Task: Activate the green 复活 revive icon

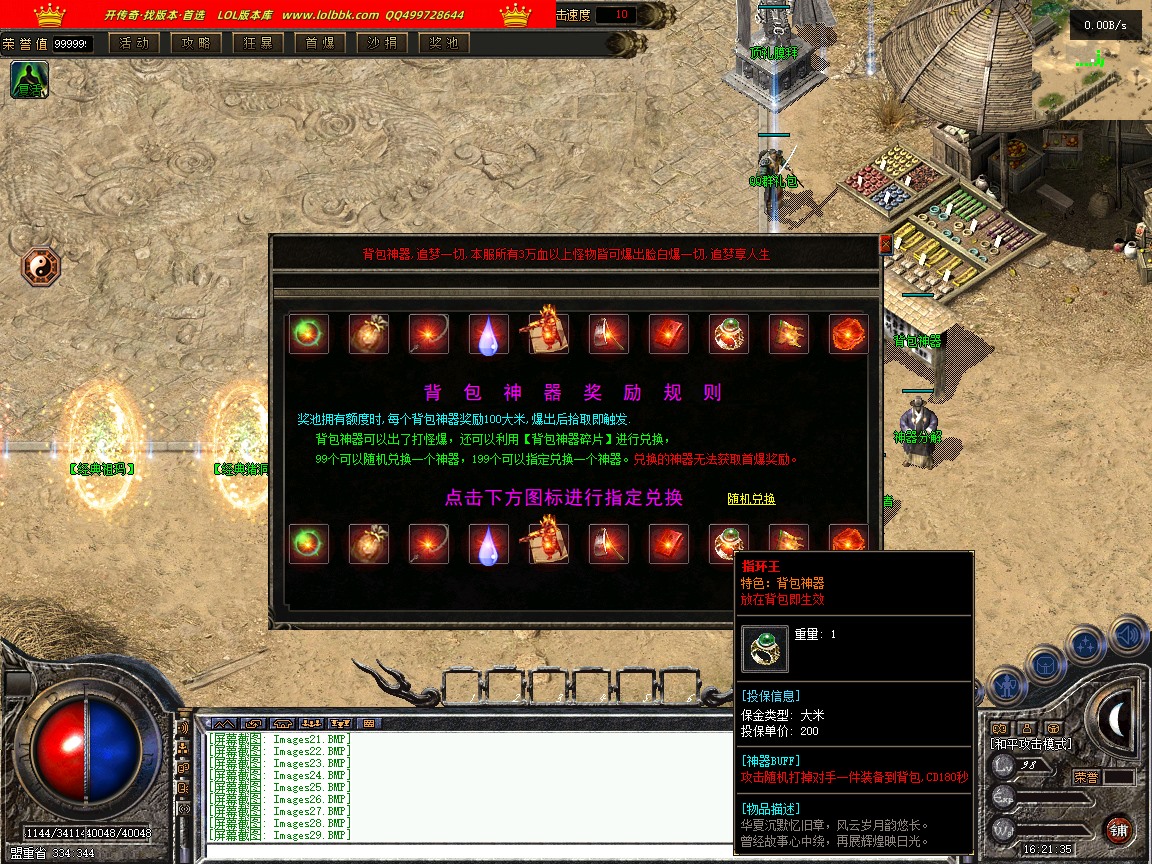Action: coord(29,80)
